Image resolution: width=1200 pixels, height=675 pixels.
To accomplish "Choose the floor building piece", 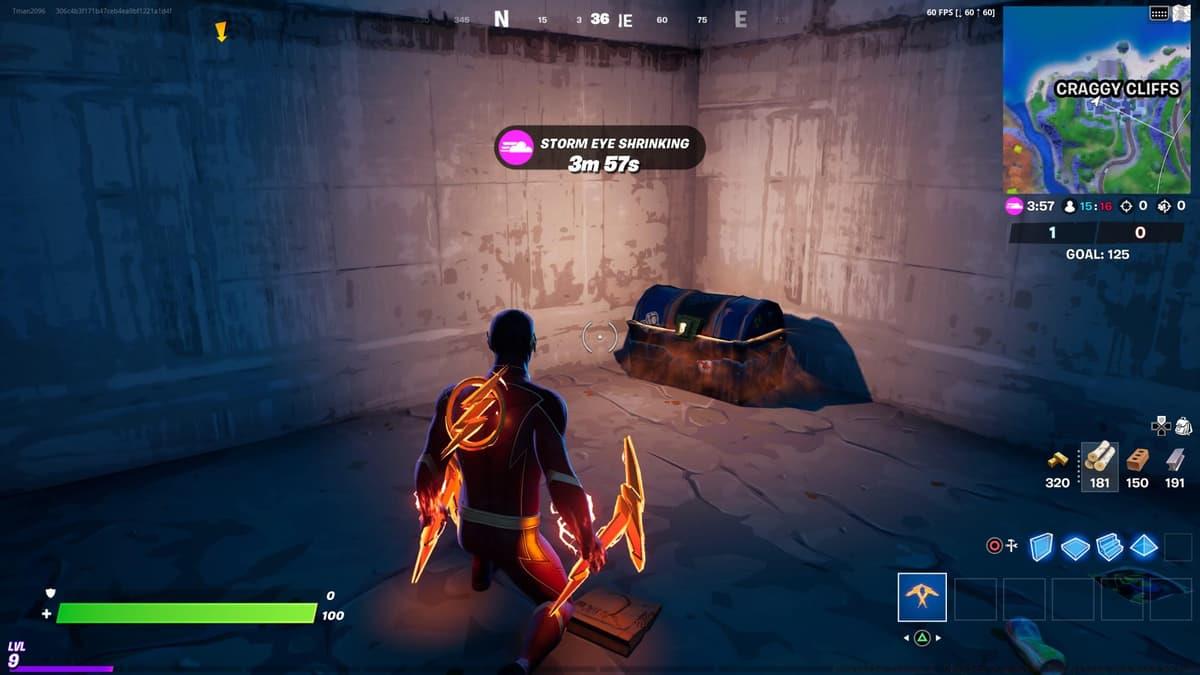I will (x=1075, y=547).
